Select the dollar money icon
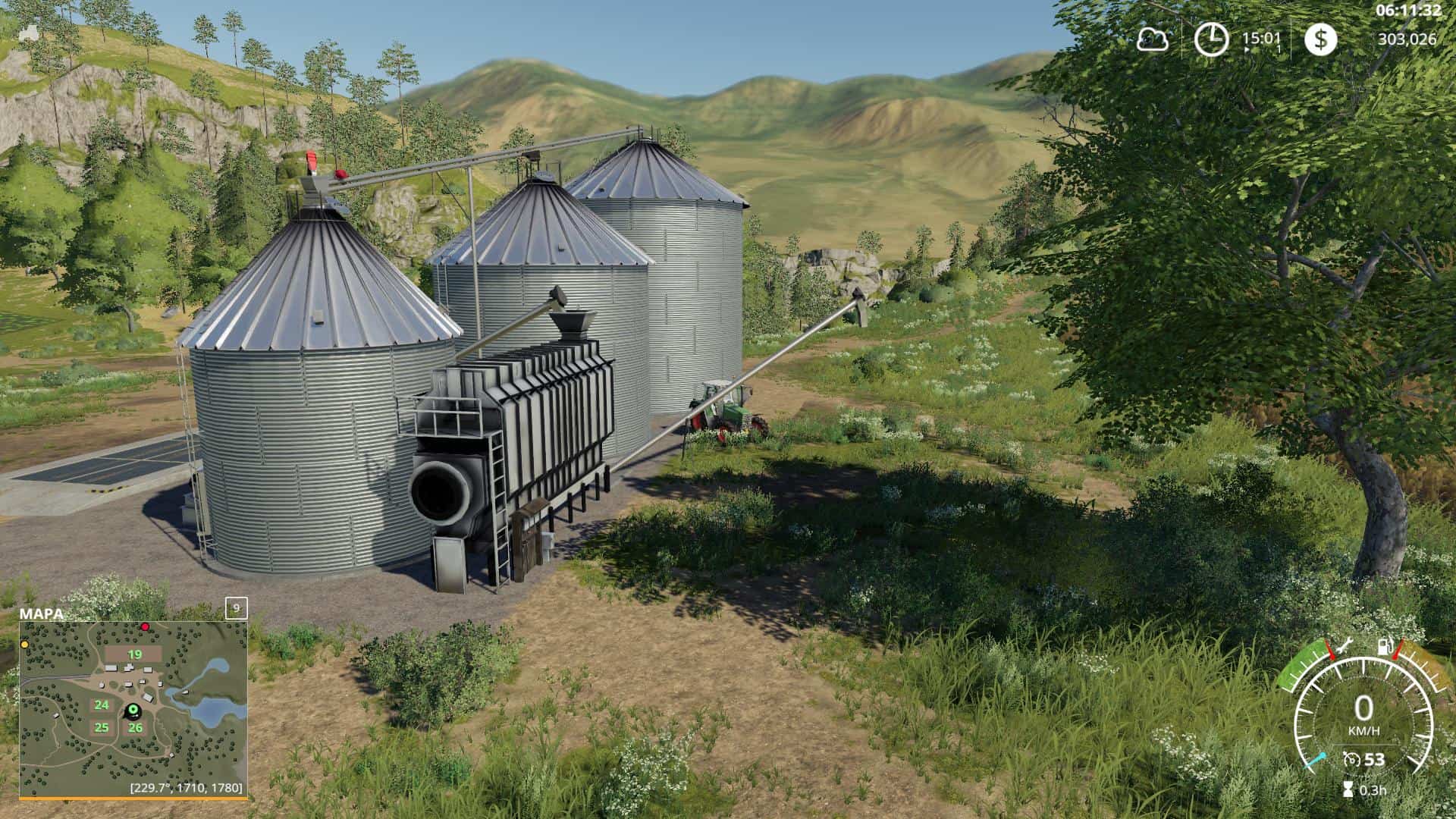This screenshot has height=819, width=1456. click(1320, 39)
